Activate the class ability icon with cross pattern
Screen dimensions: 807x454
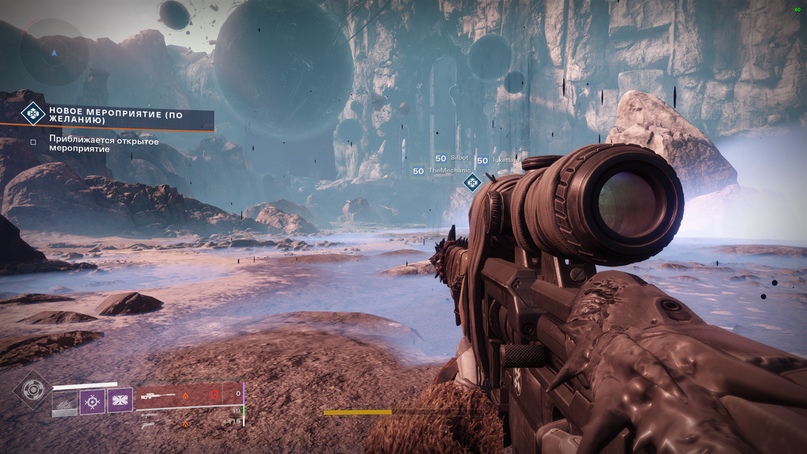pyautogui.click(x=120, y=402)
